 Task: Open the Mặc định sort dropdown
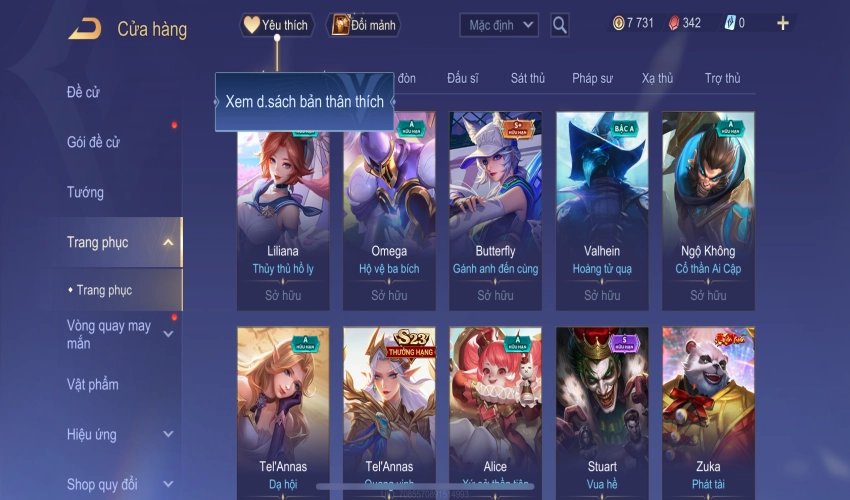pos(499,24)
